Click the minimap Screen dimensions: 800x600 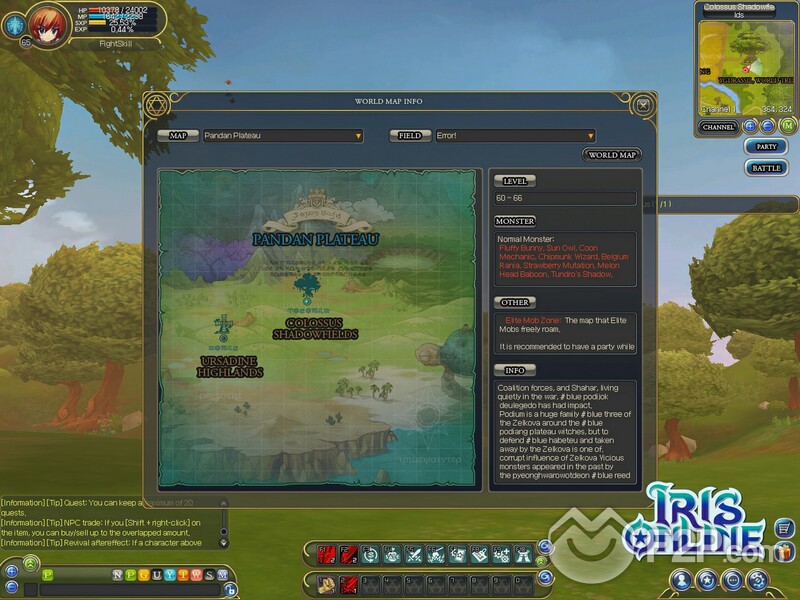(746, 61)
